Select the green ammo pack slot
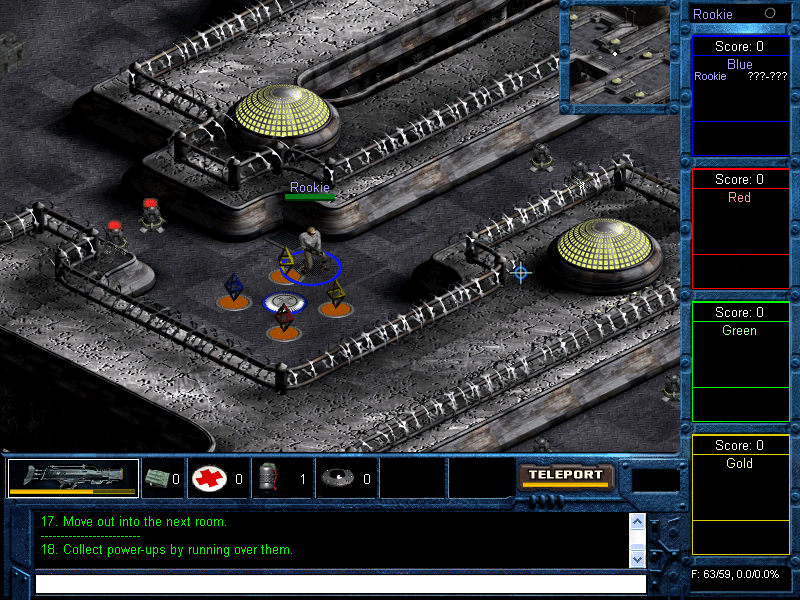 pos(156,478)
